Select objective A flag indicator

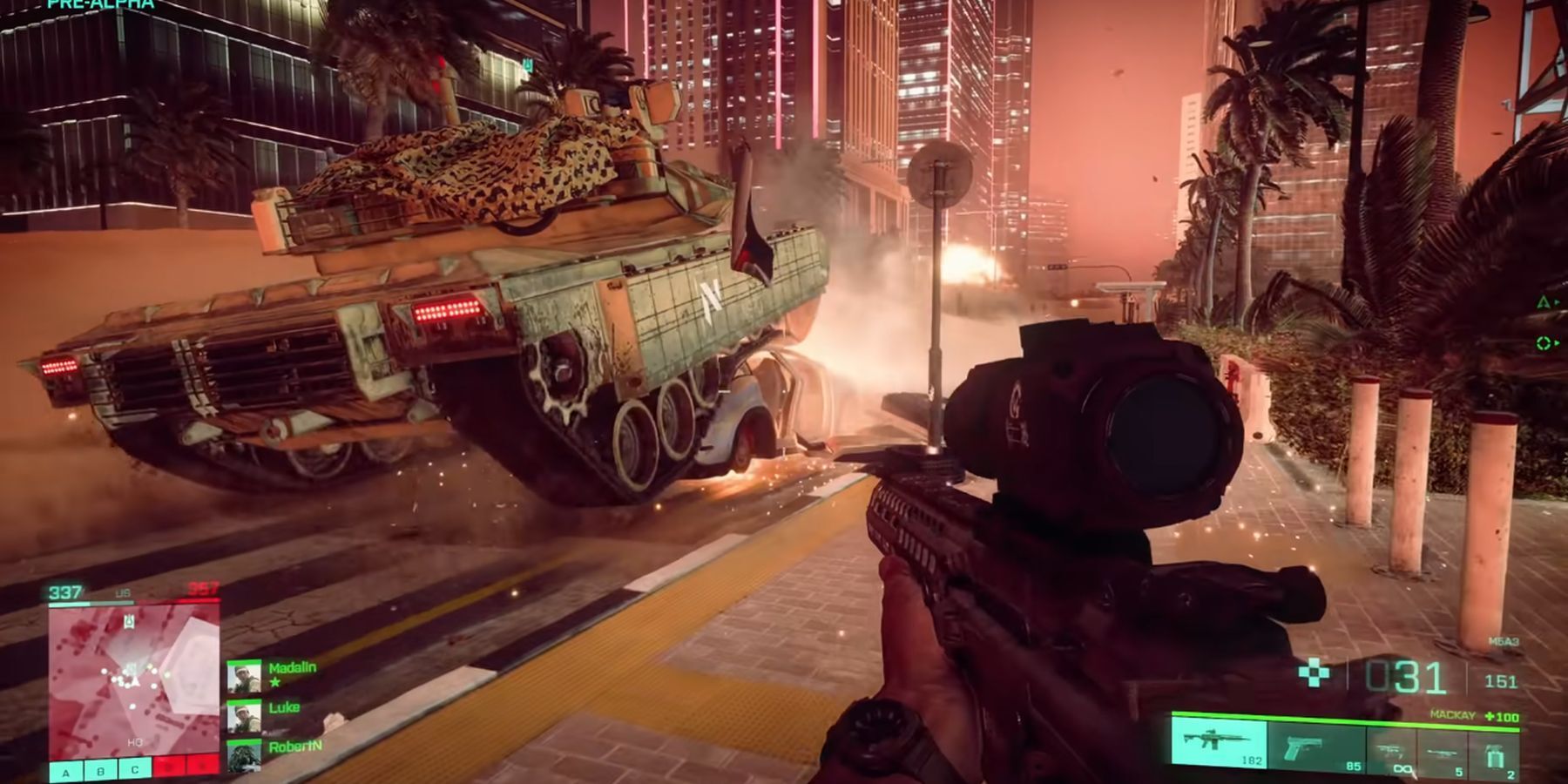click(x=67, y=771)
